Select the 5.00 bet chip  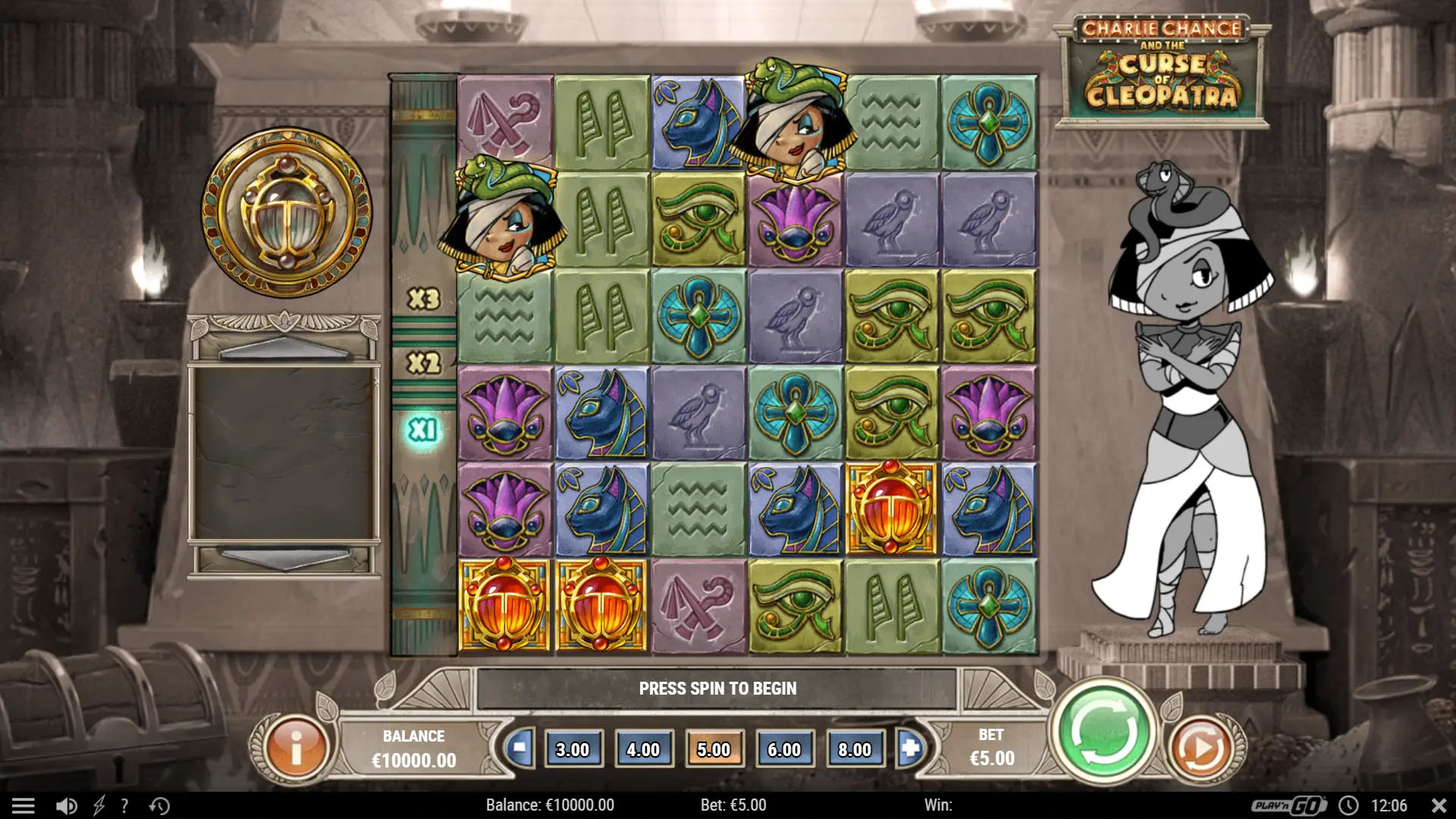pyautogui.click(x=714, y=749)
